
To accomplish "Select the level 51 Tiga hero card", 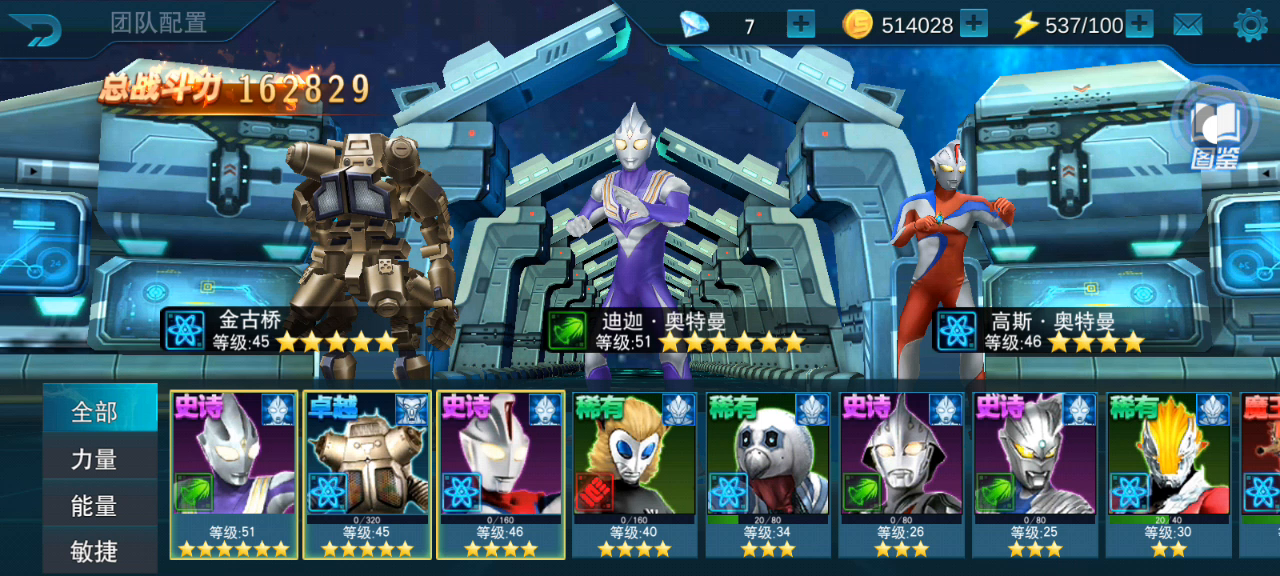I will 234,474.
